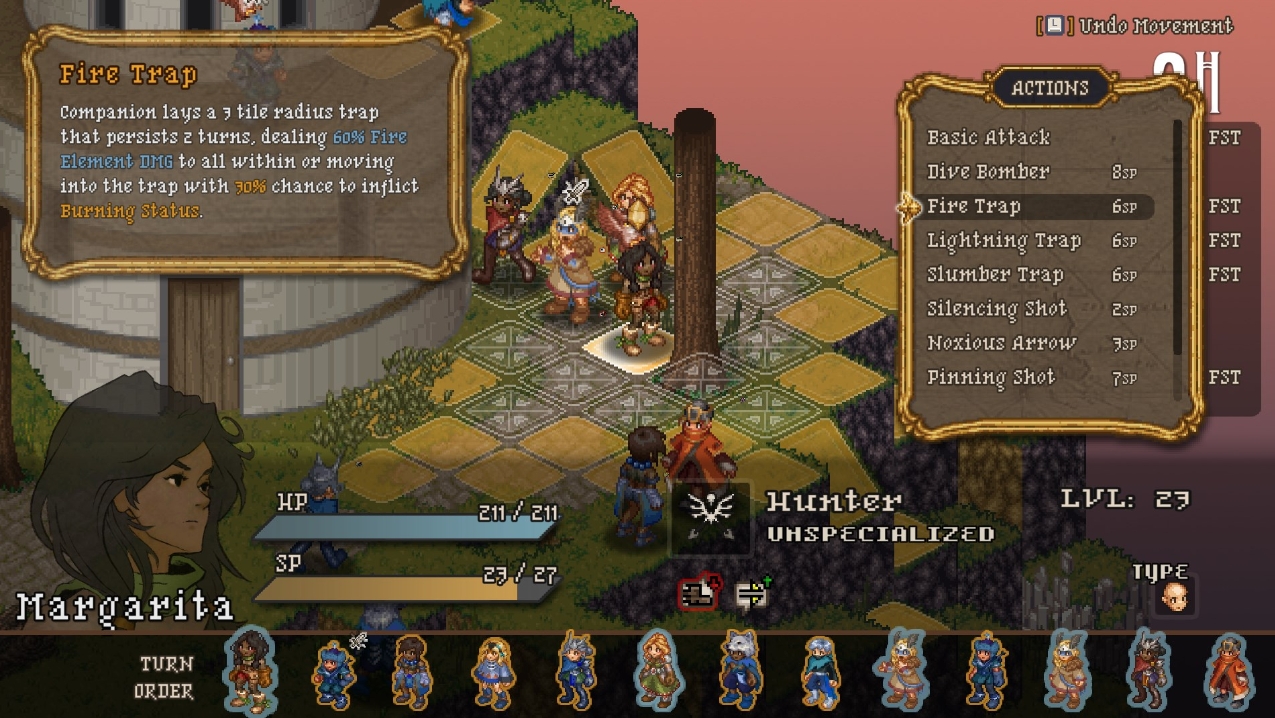The image size is (1275, 718).
Task: Choose the Slumber Trap skill
Action: point(994,275)
